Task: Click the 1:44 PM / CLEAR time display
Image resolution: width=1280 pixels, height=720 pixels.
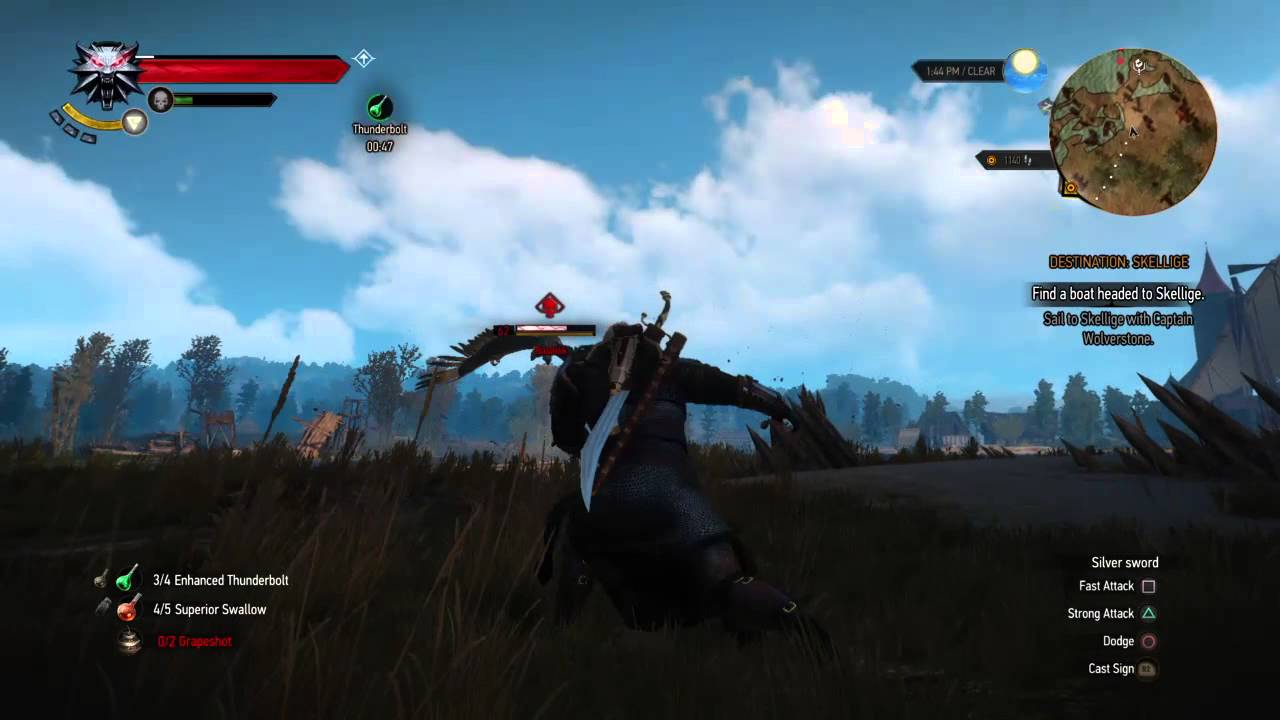Action: [x=963, y=70]
